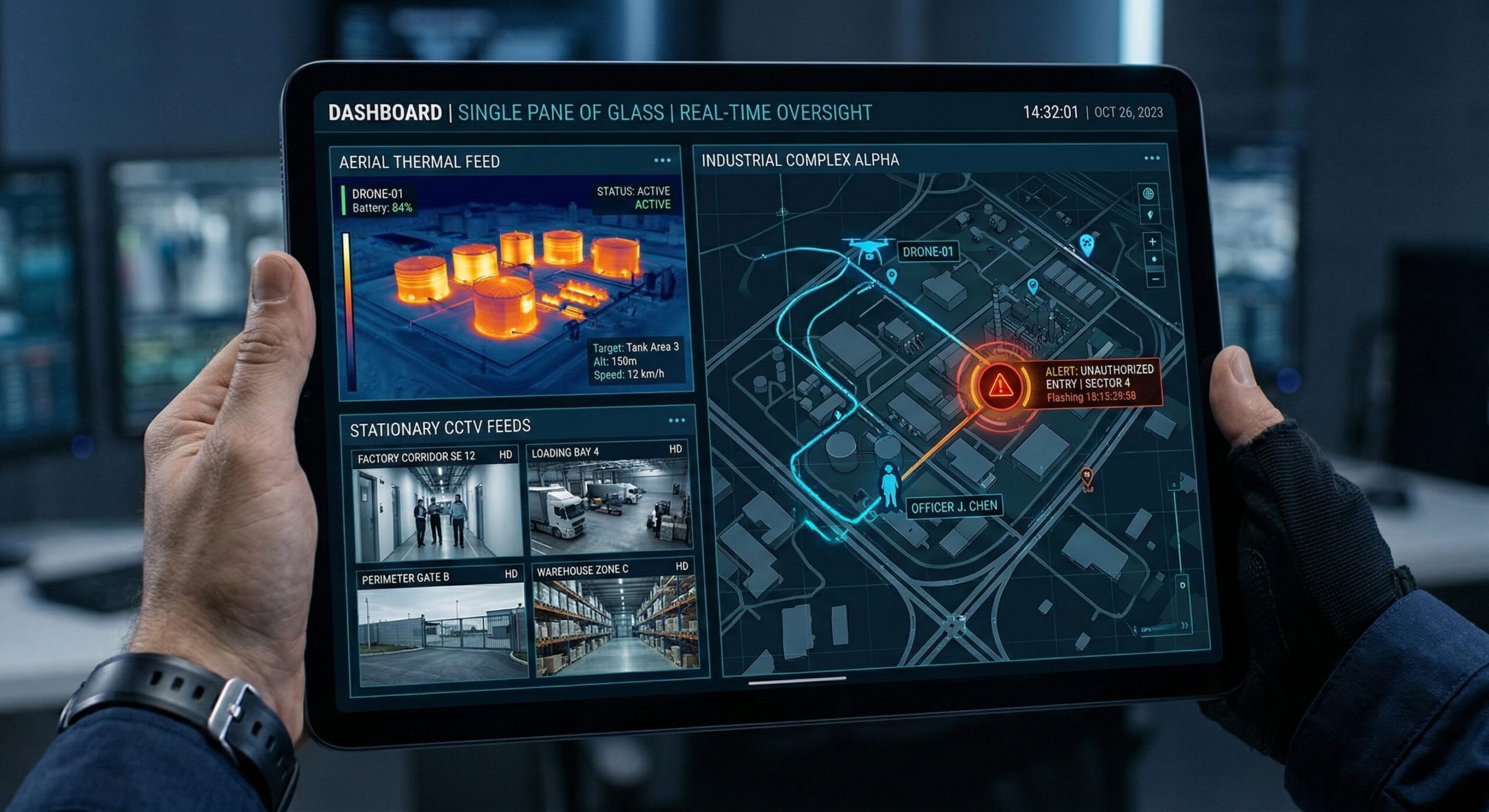Click the DRONE-01 label on the map
This screenshot has height=812, width=1489.
tap(928, 252)
